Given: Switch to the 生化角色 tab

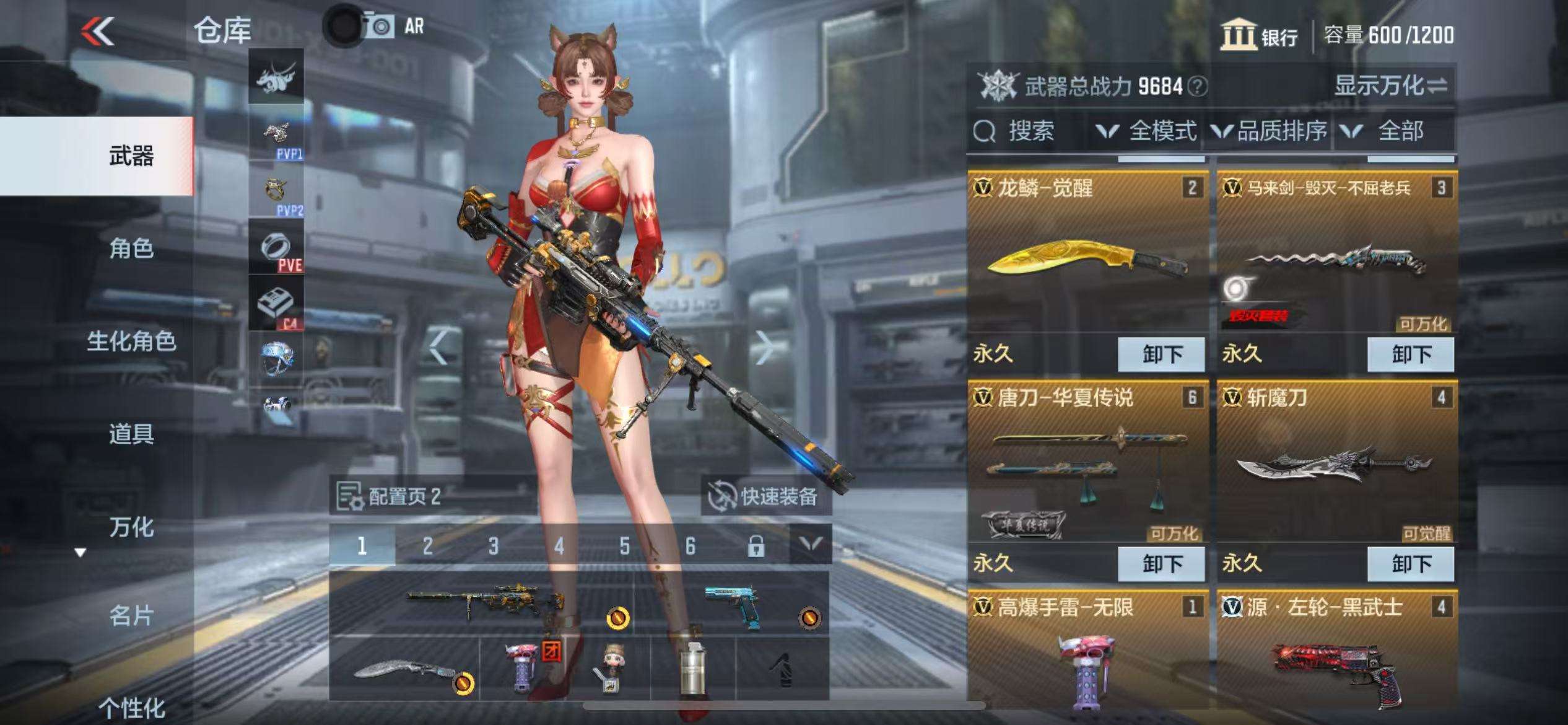Looking at the screenshot, I should 131,341.
